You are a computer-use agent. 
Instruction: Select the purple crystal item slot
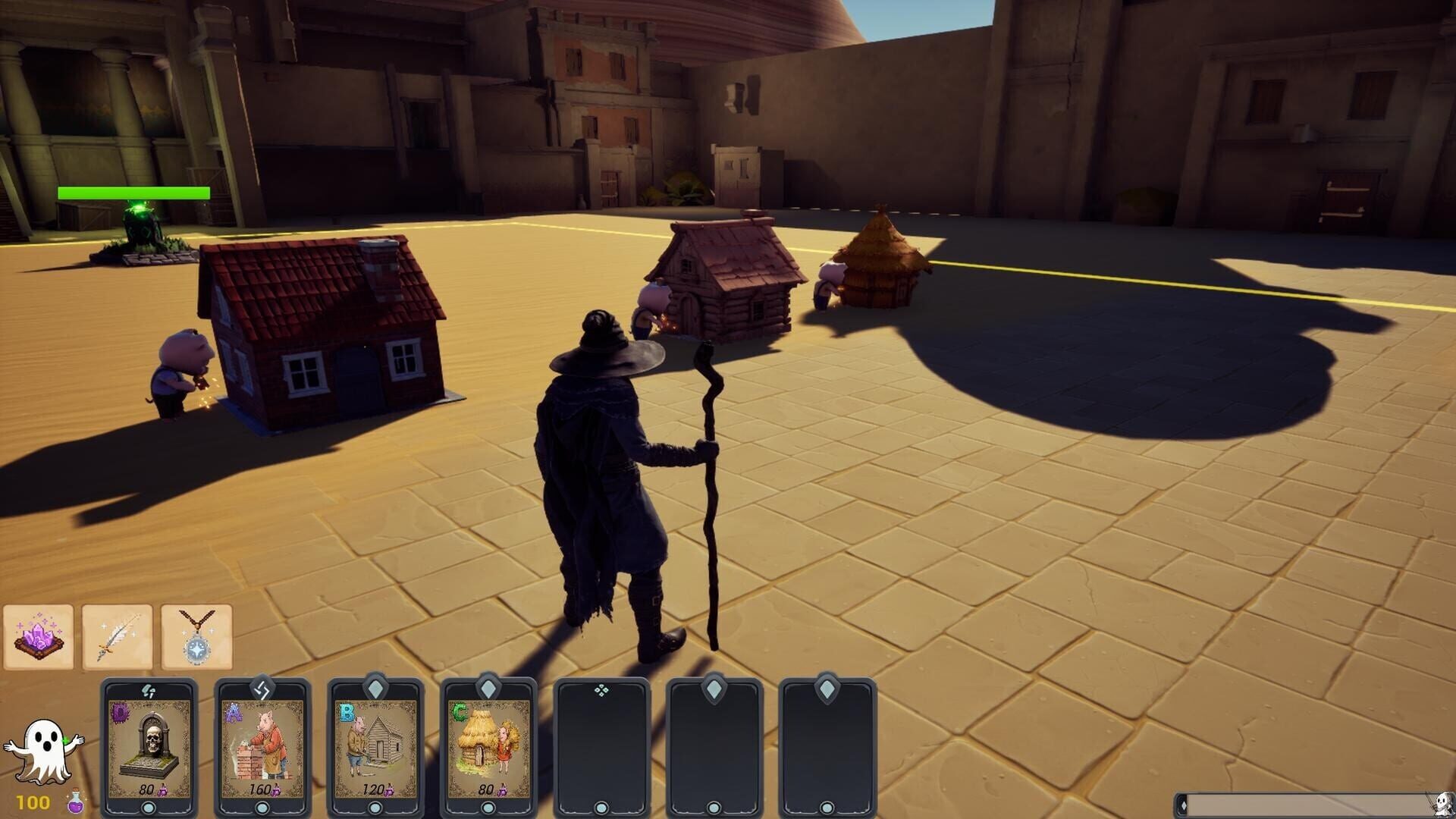(x=39, y=638)
